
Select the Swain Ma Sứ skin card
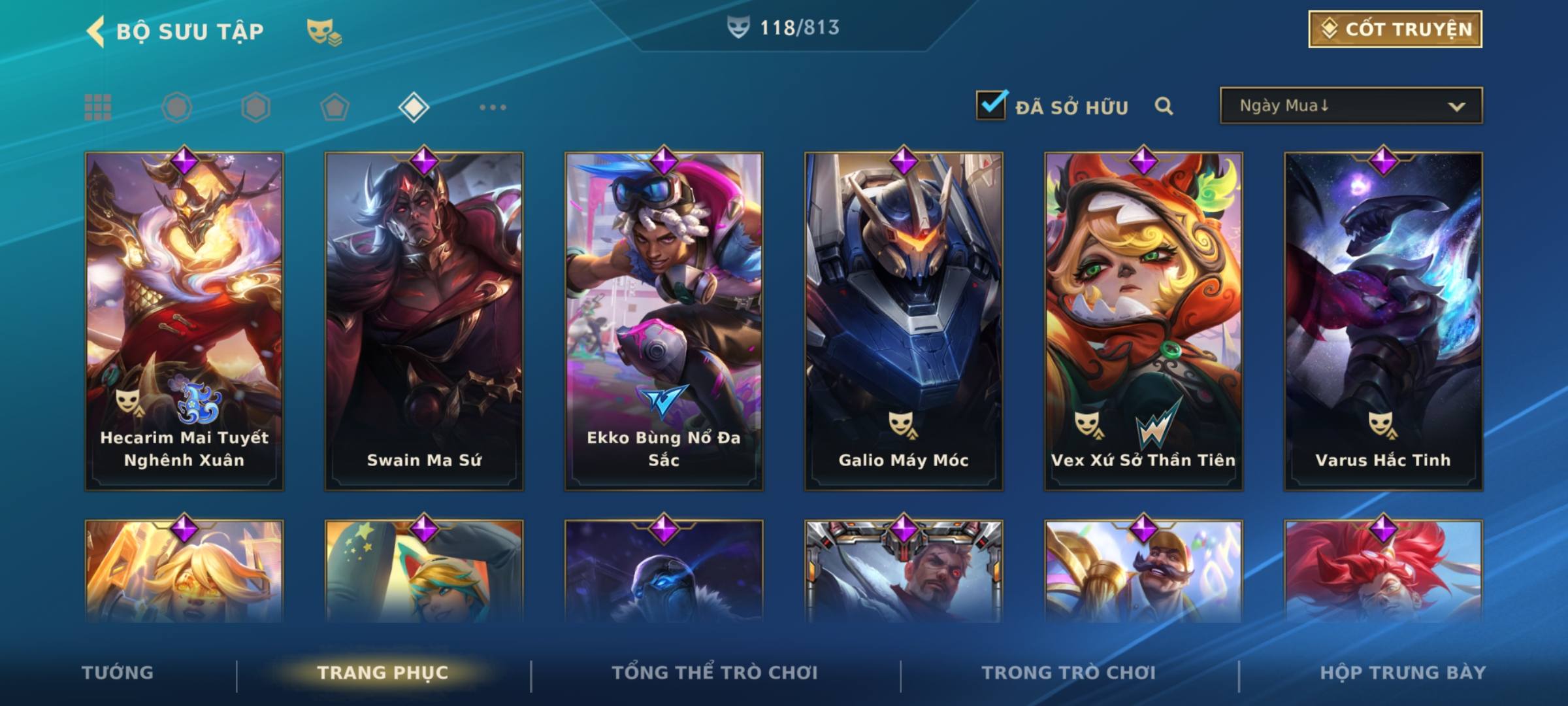[x=424, y=320]
